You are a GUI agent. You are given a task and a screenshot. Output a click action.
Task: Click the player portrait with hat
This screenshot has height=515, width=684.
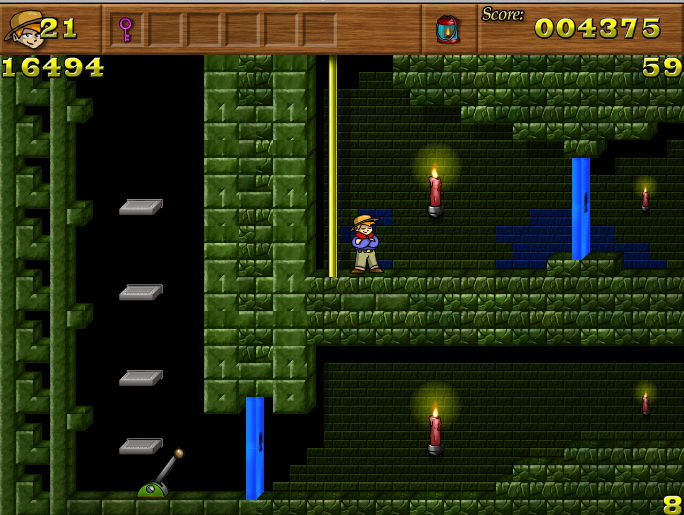(x=23, y=28)
